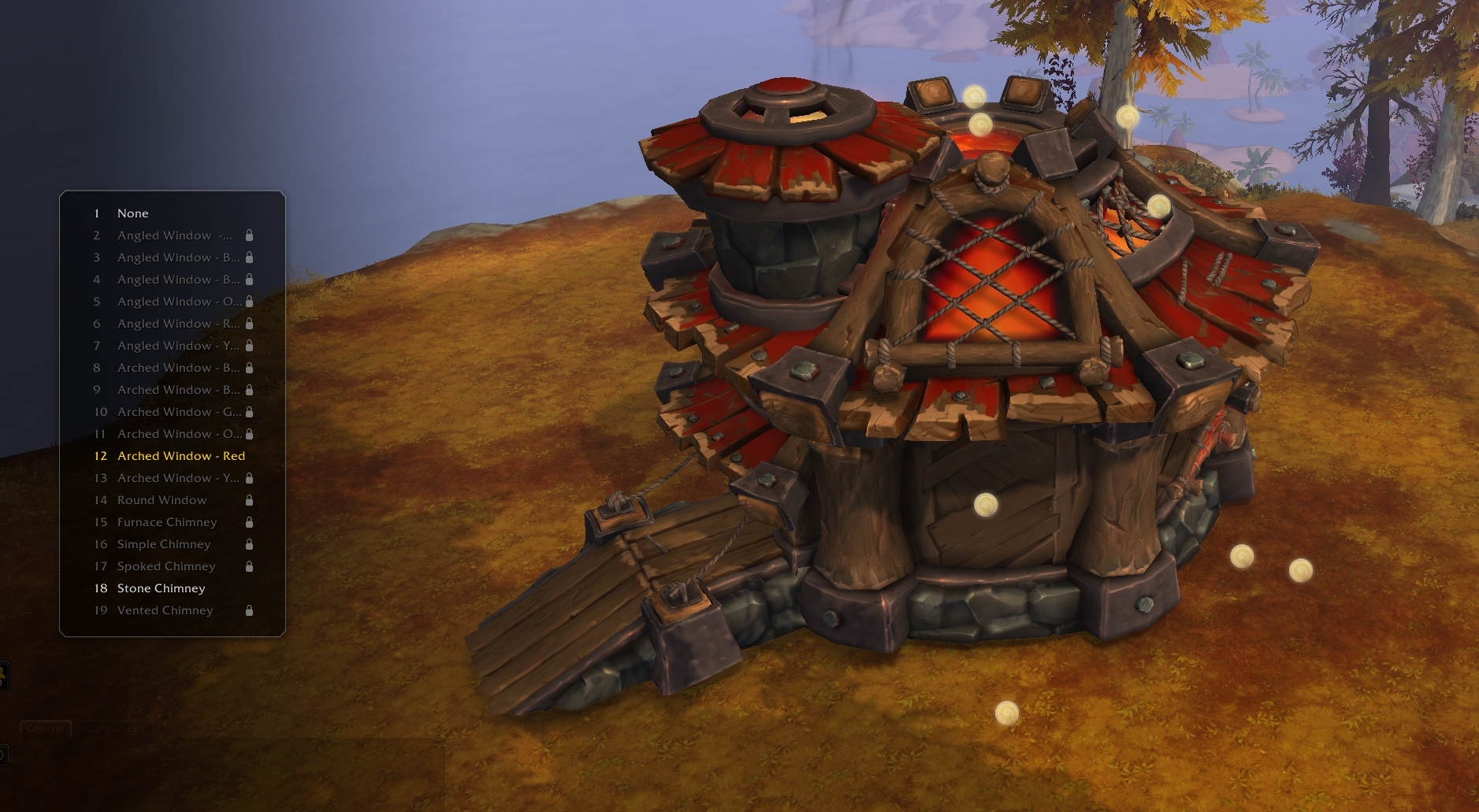Pick option 6 Angled Window - R...

click(x=179, y=324)
